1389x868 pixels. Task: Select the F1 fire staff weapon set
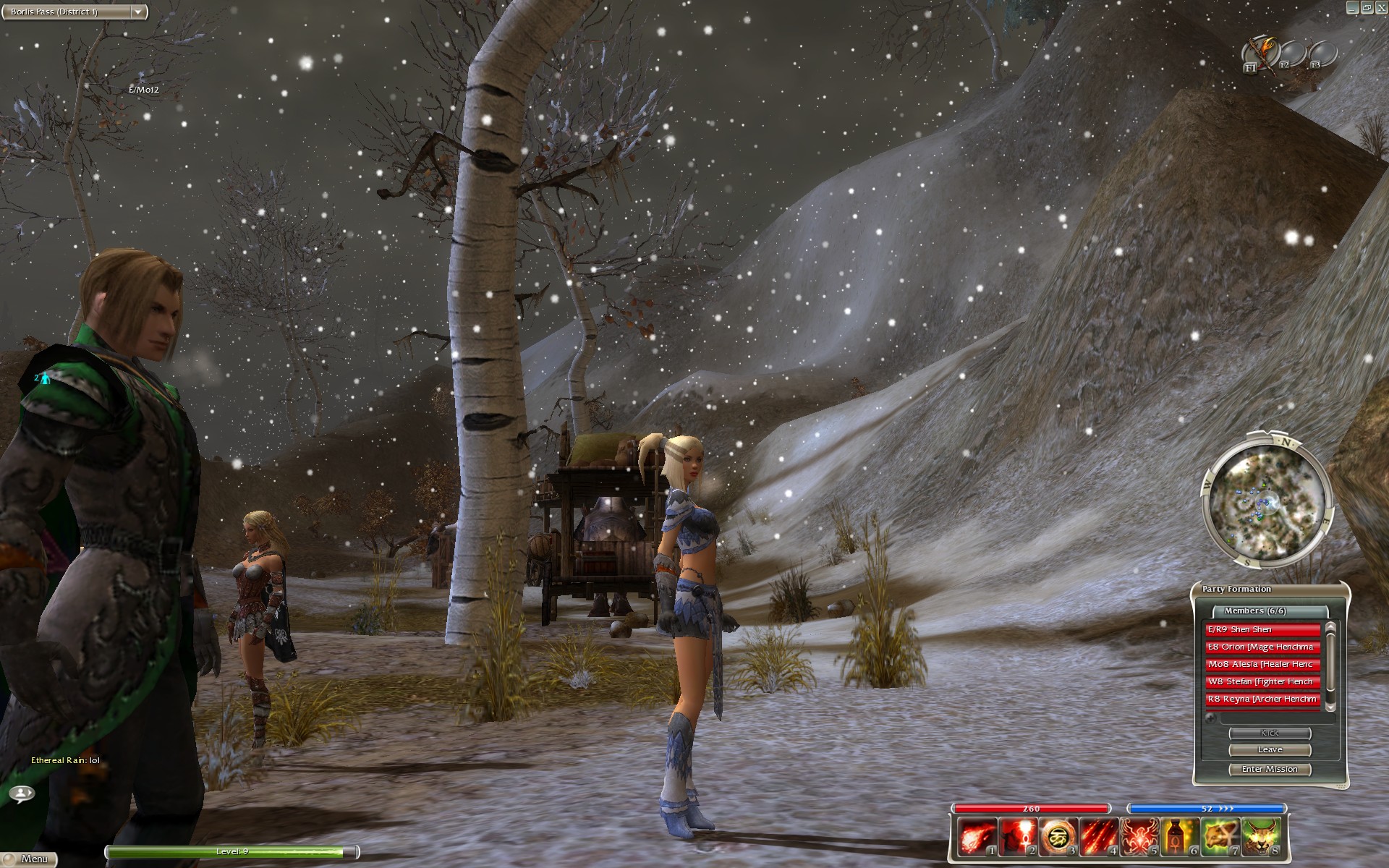click(1260, 53)
